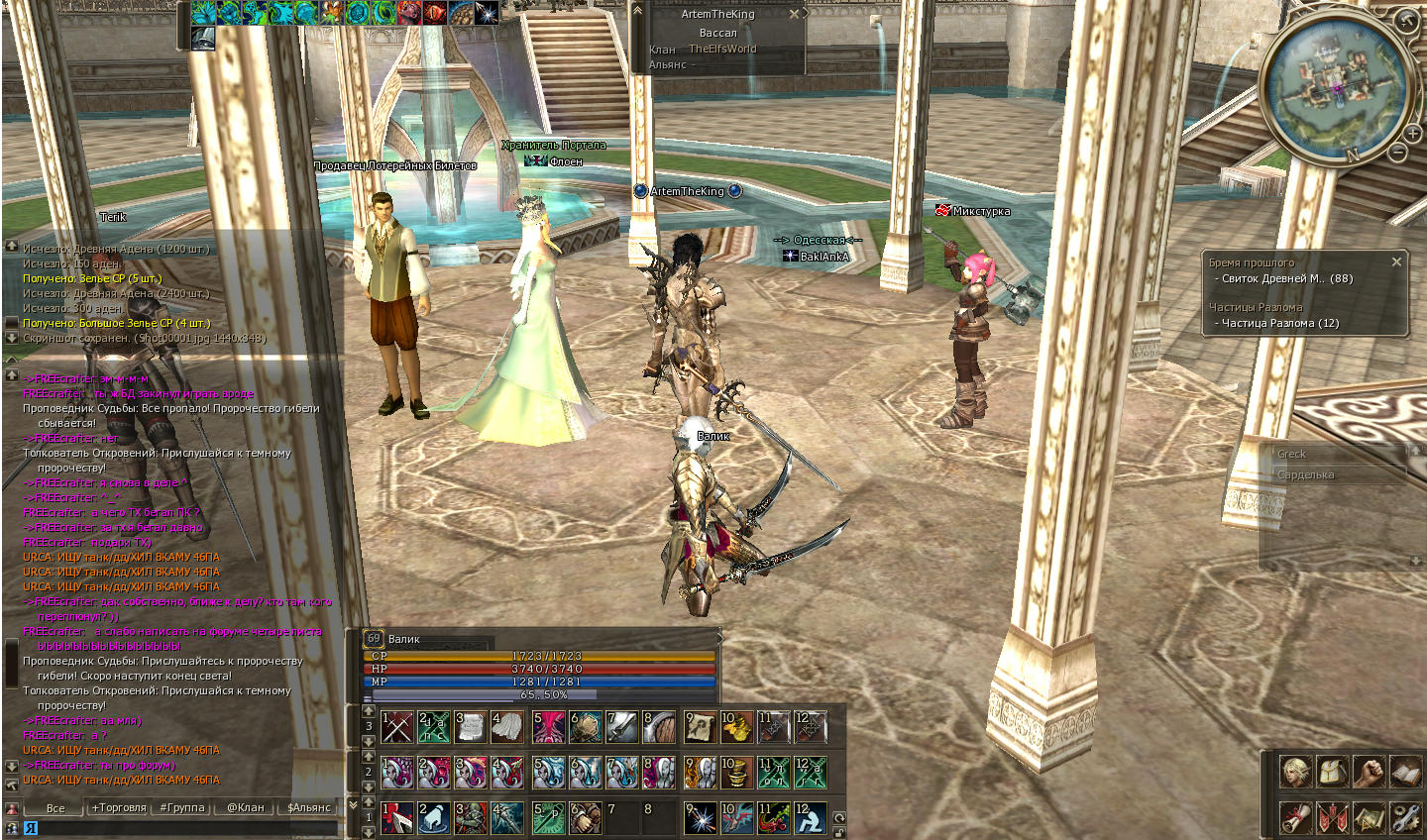Open the quest scroll journal
This screenshot has height=840, width=1427.
[1295, 817]
